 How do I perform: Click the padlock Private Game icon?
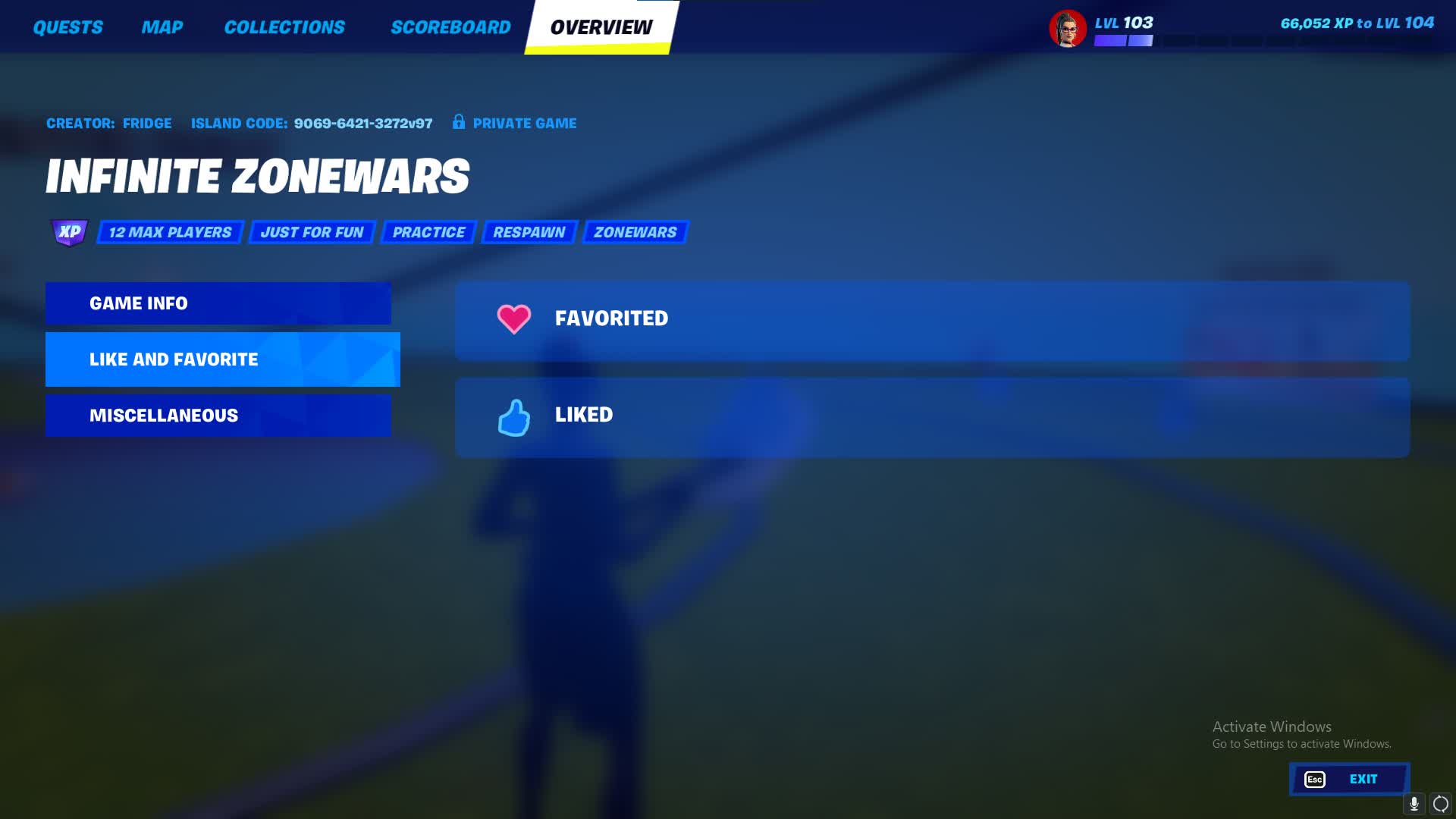click(x=457, y=122)
